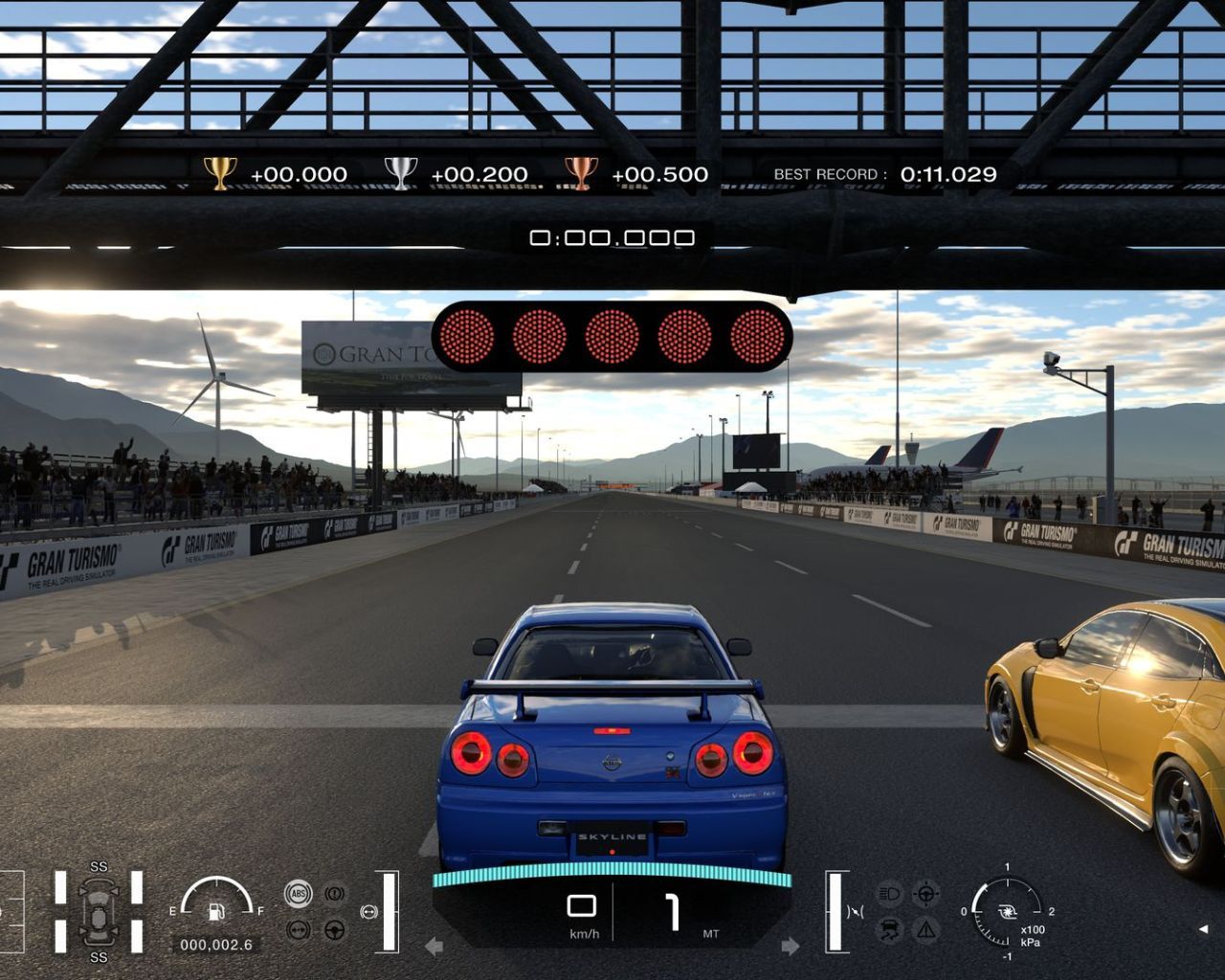Select the headlights indicator icon
This screenshot has height=980, width=1225.
point(890,892)
